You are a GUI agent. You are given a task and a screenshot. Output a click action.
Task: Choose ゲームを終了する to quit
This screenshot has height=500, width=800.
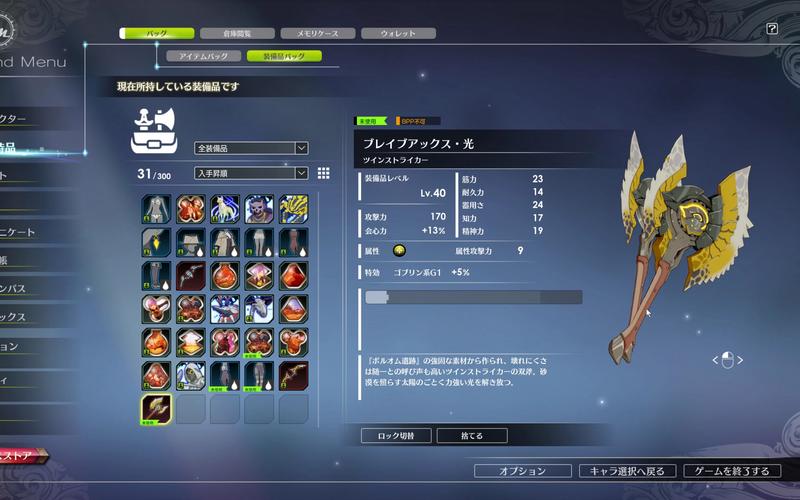point(732,470)
